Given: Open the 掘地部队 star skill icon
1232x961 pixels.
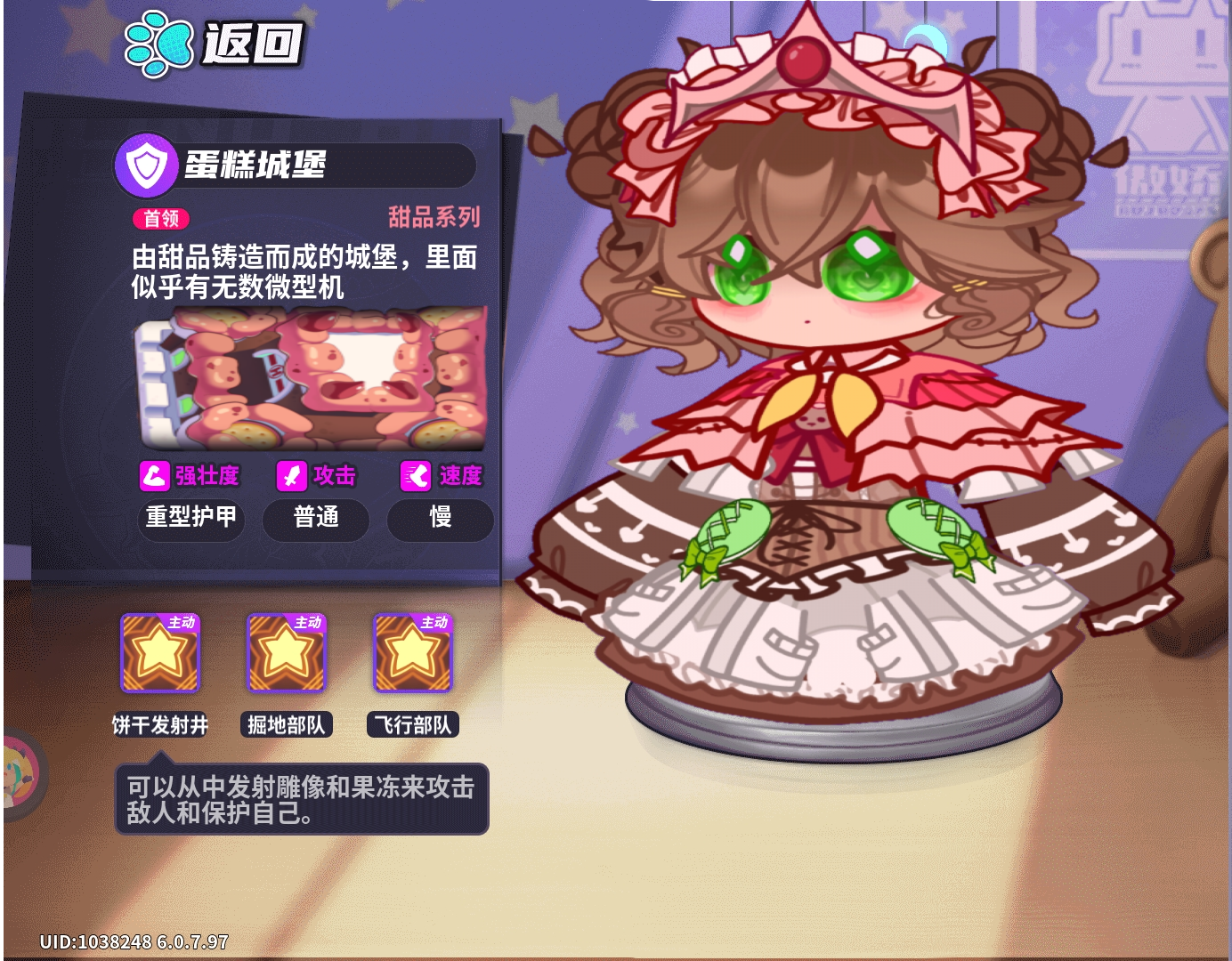Looking at the screenshot, I should [x=285, y=654].
